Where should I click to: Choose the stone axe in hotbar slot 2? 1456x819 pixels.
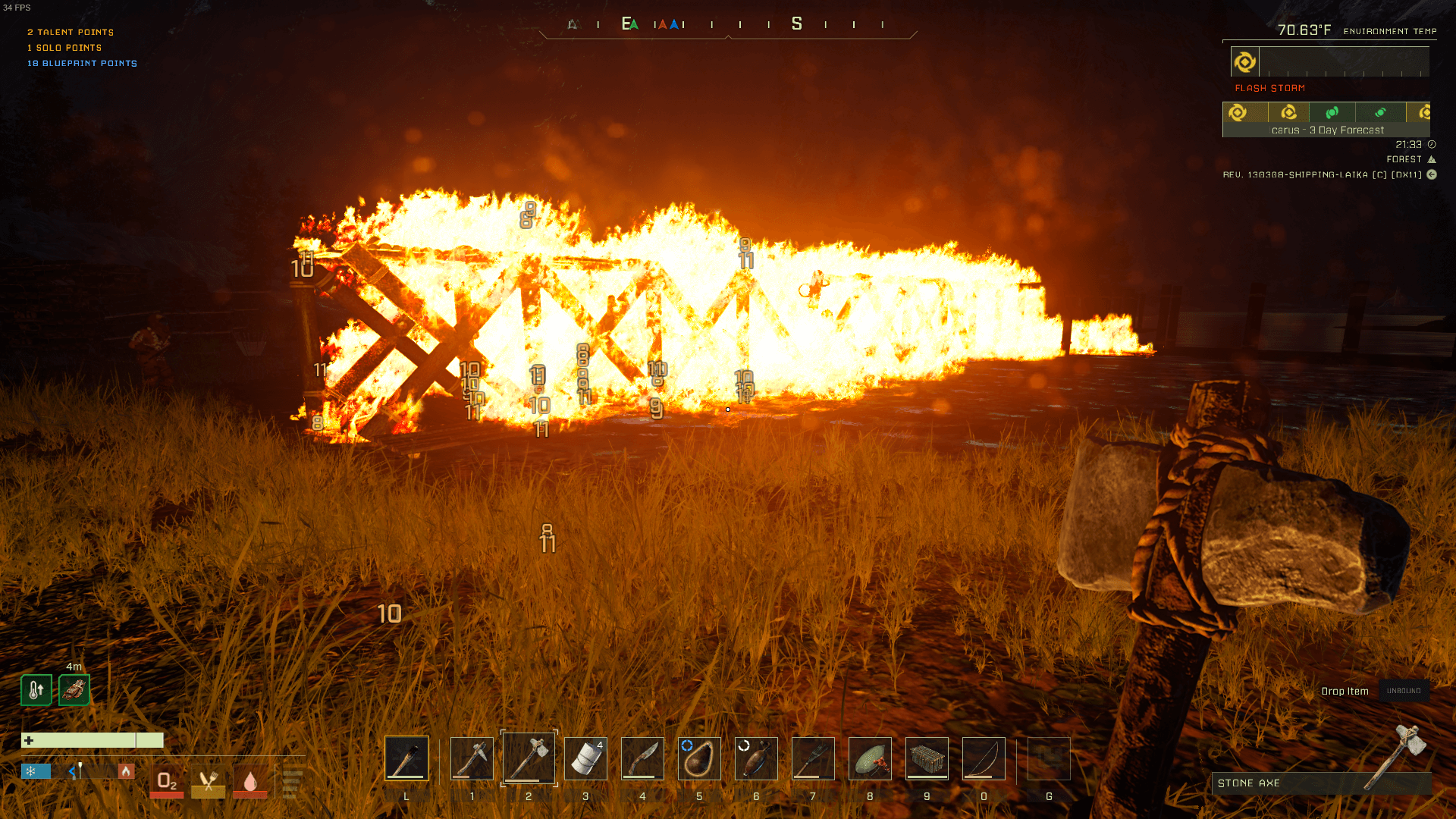coord(529,758)
